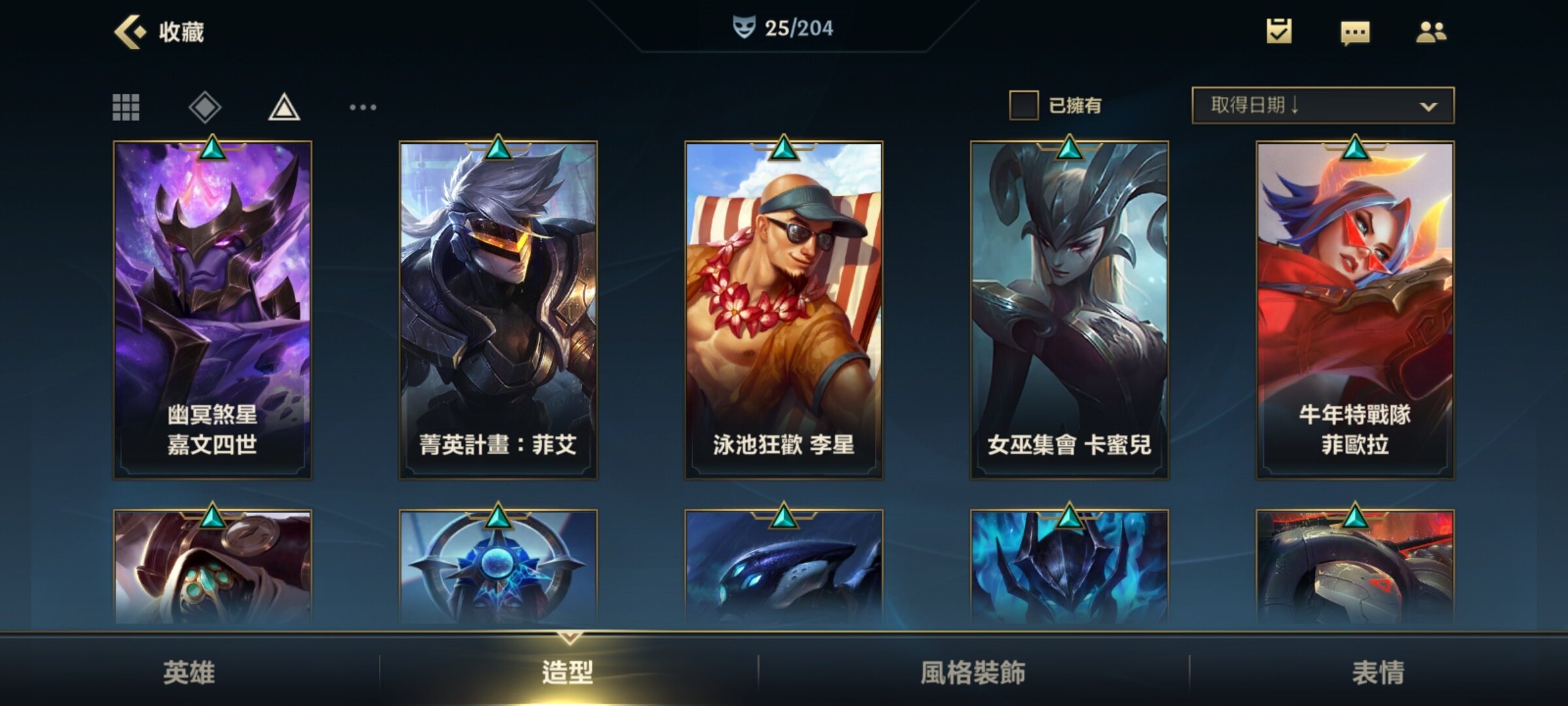This screenshot has width=1568, height=706.
Task: Switch to the 英雄 tab
Action: (189, 672)
